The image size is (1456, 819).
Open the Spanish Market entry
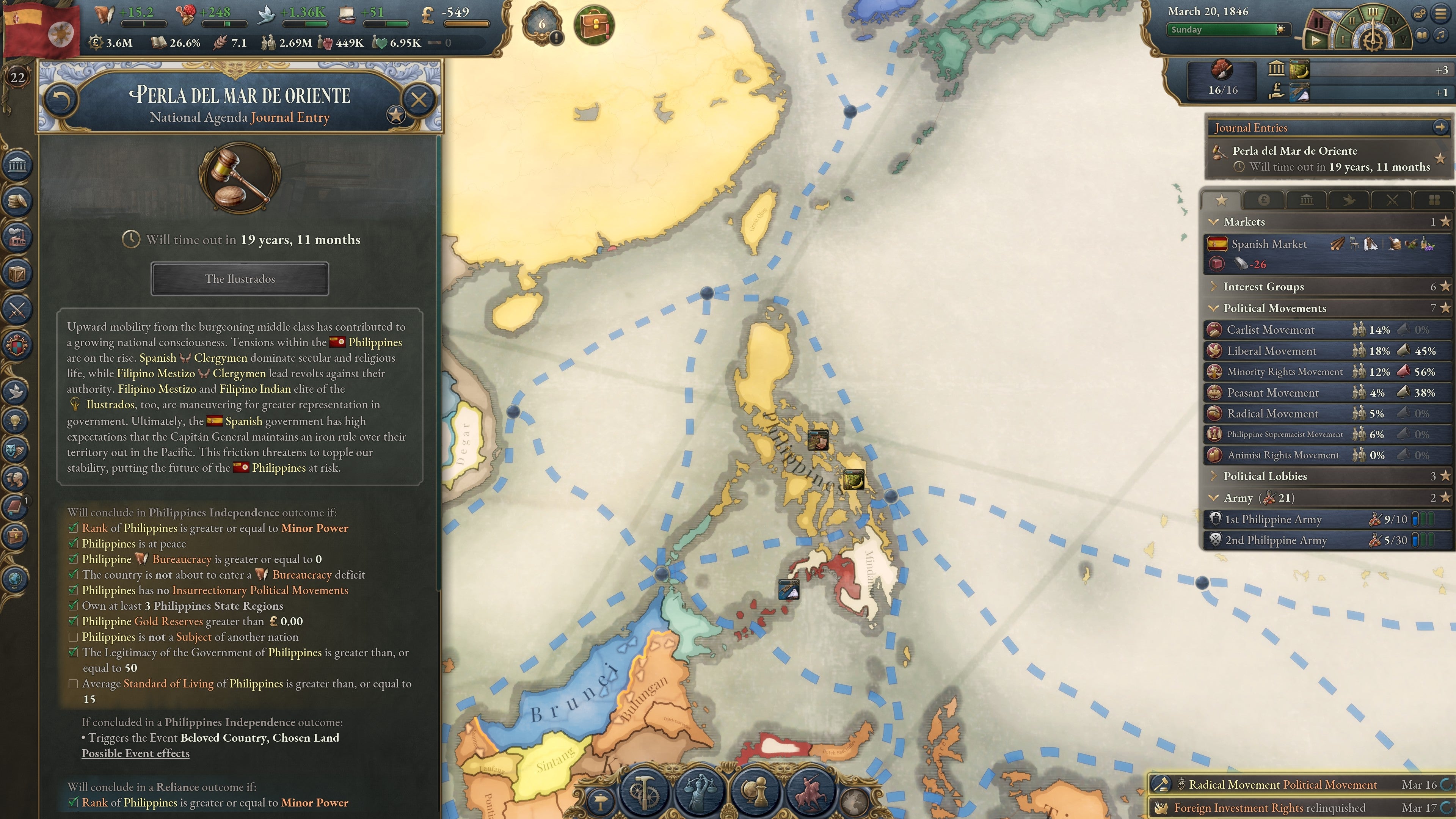tap(1269, 244)
